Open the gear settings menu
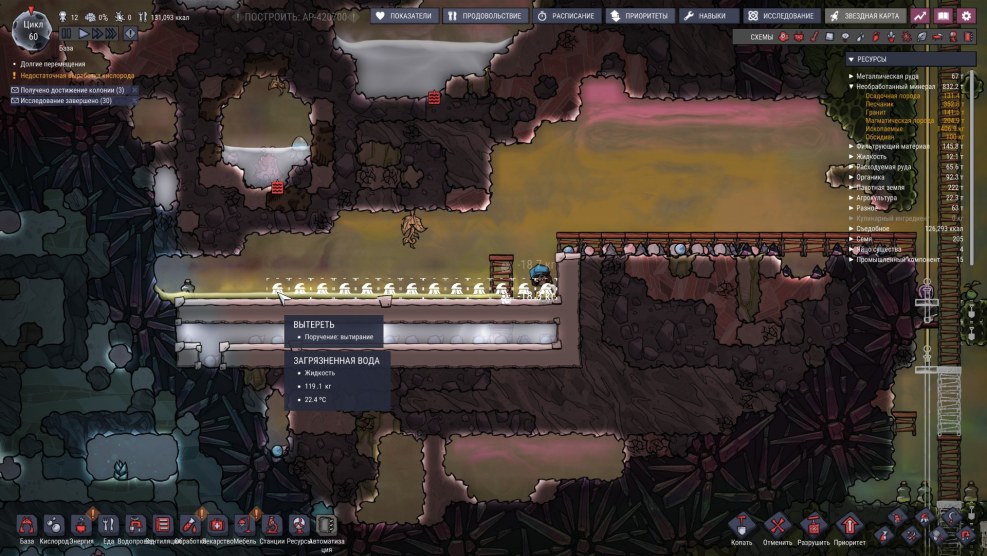Viewport: 987px width, 556px height. [966, 16]
